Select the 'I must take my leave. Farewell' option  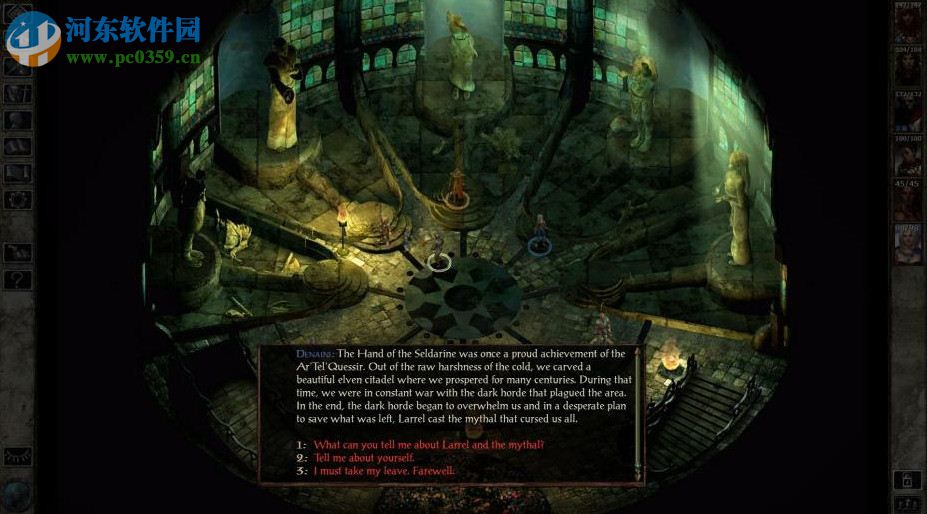[x=383, y=470]
